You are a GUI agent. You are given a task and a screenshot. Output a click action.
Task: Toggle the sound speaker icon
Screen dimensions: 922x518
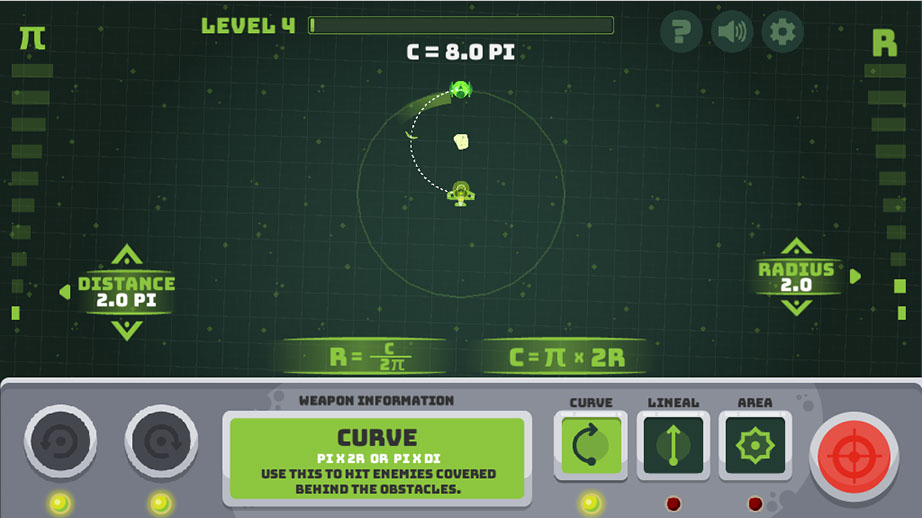tap(732, 33)
